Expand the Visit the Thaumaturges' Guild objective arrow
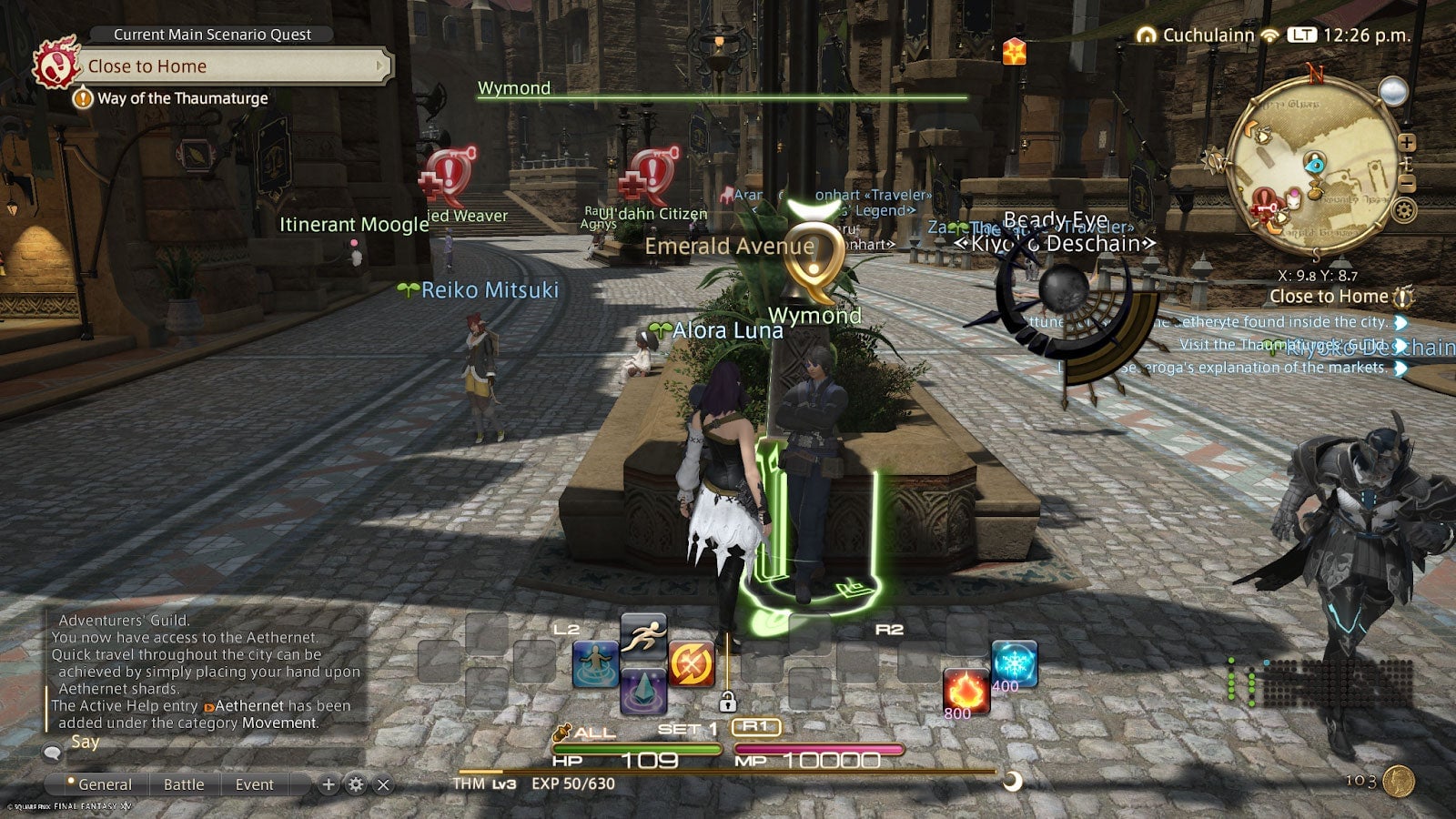 1399,344
